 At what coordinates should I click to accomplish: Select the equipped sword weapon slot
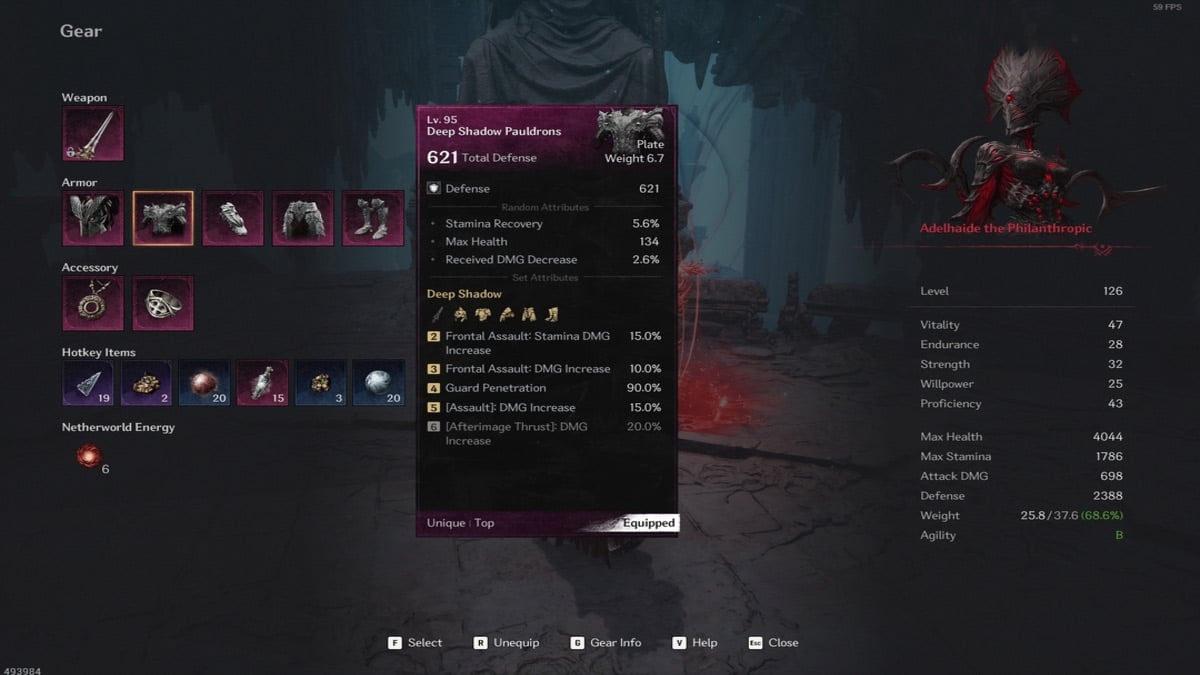pyautogui.click(x=93, y=134)
